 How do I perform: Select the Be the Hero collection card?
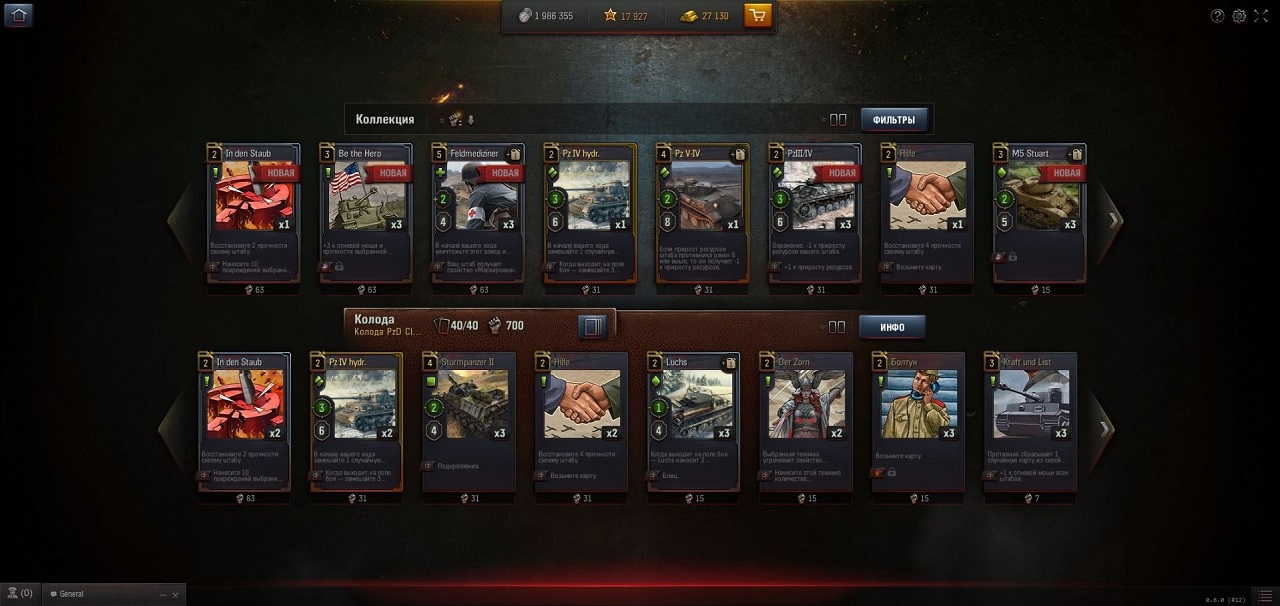pos(365,212)
